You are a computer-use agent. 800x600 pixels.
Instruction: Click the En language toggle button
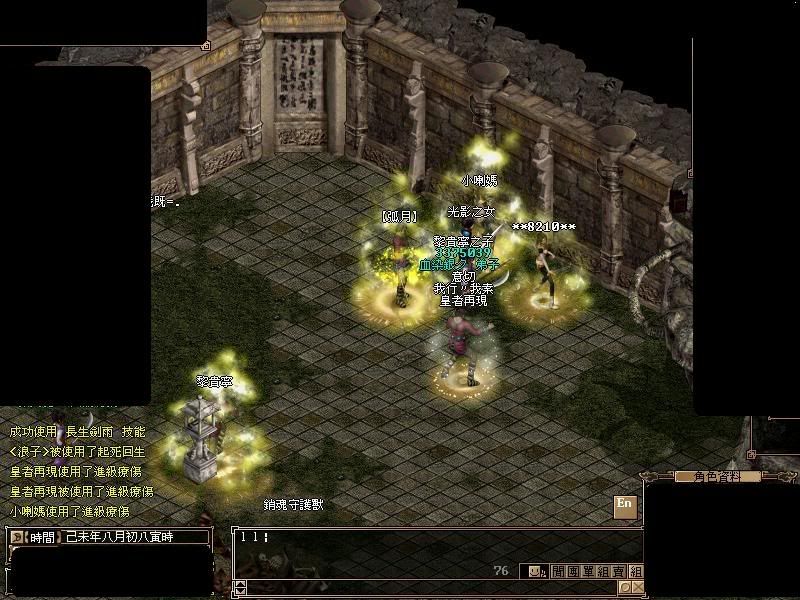(625, 504)
